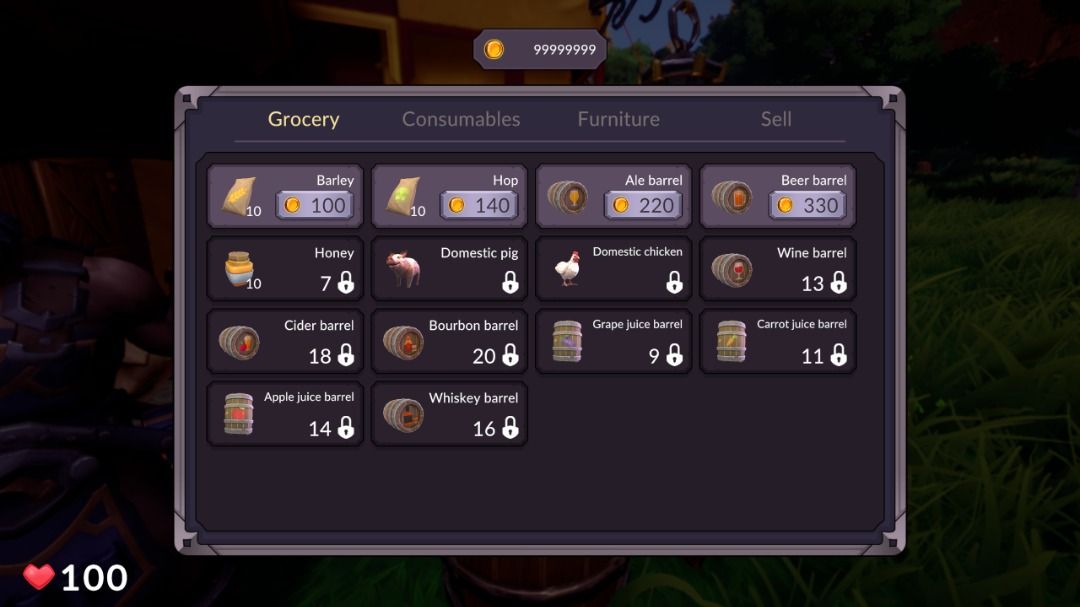Buy the Ale barrel for 220
The height and width of the screenshot is (607, 1080).
[643, 205]
